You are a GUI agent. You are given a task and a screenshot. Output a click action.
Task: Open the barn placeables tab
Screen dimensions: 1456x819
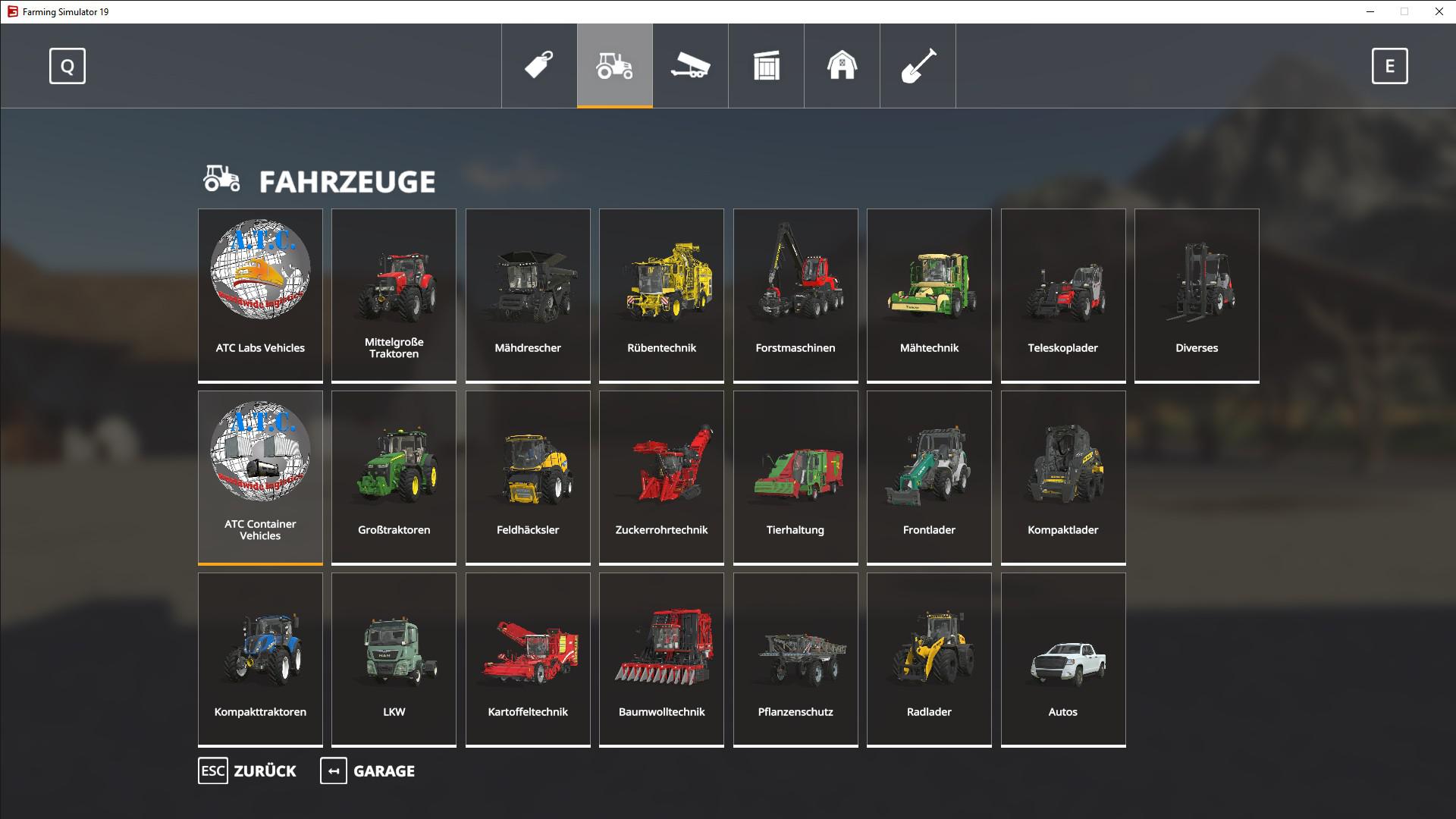(x=842, y=66)
